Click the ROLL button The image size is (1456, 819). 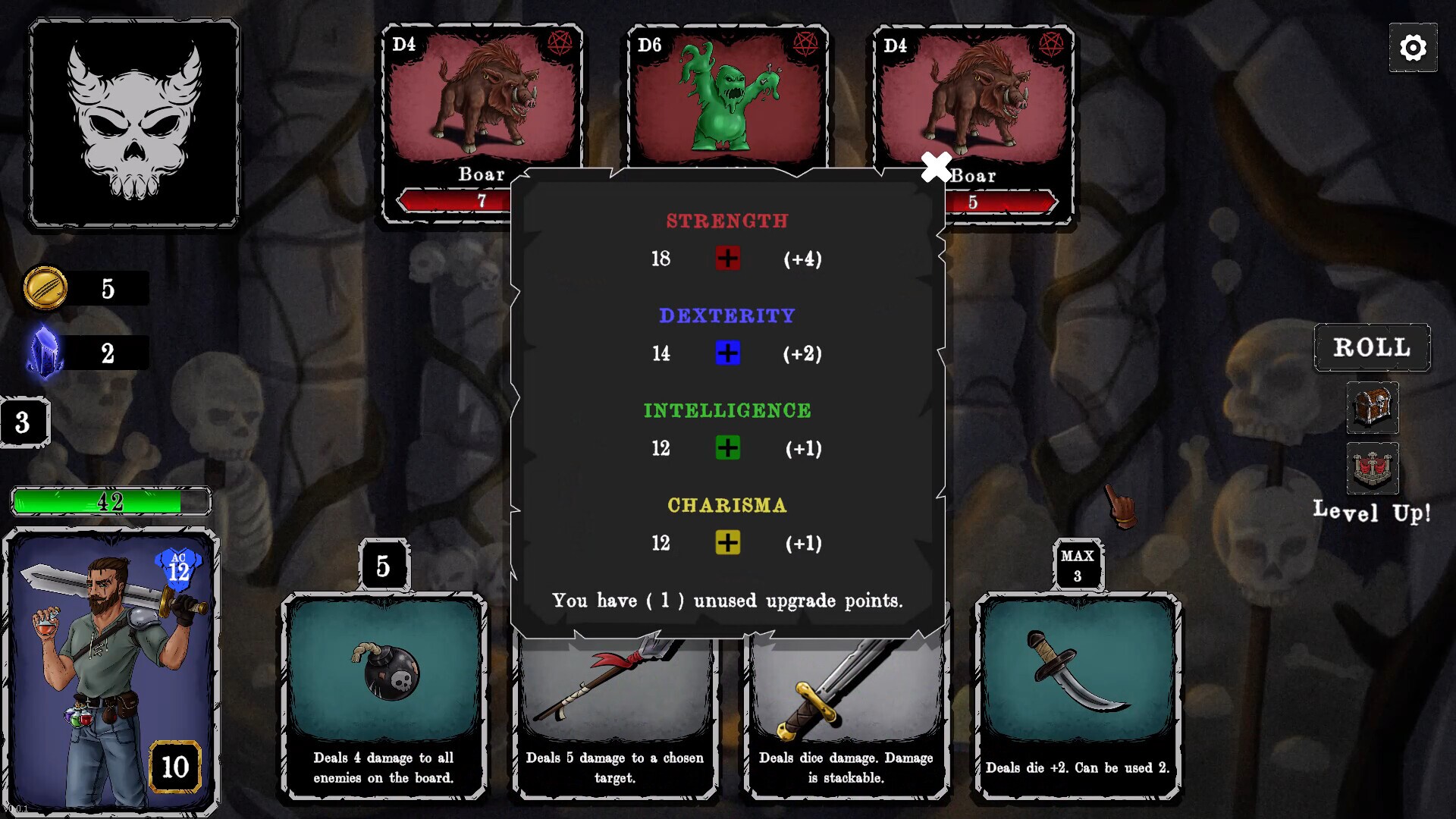click(x=1372, y=347)
